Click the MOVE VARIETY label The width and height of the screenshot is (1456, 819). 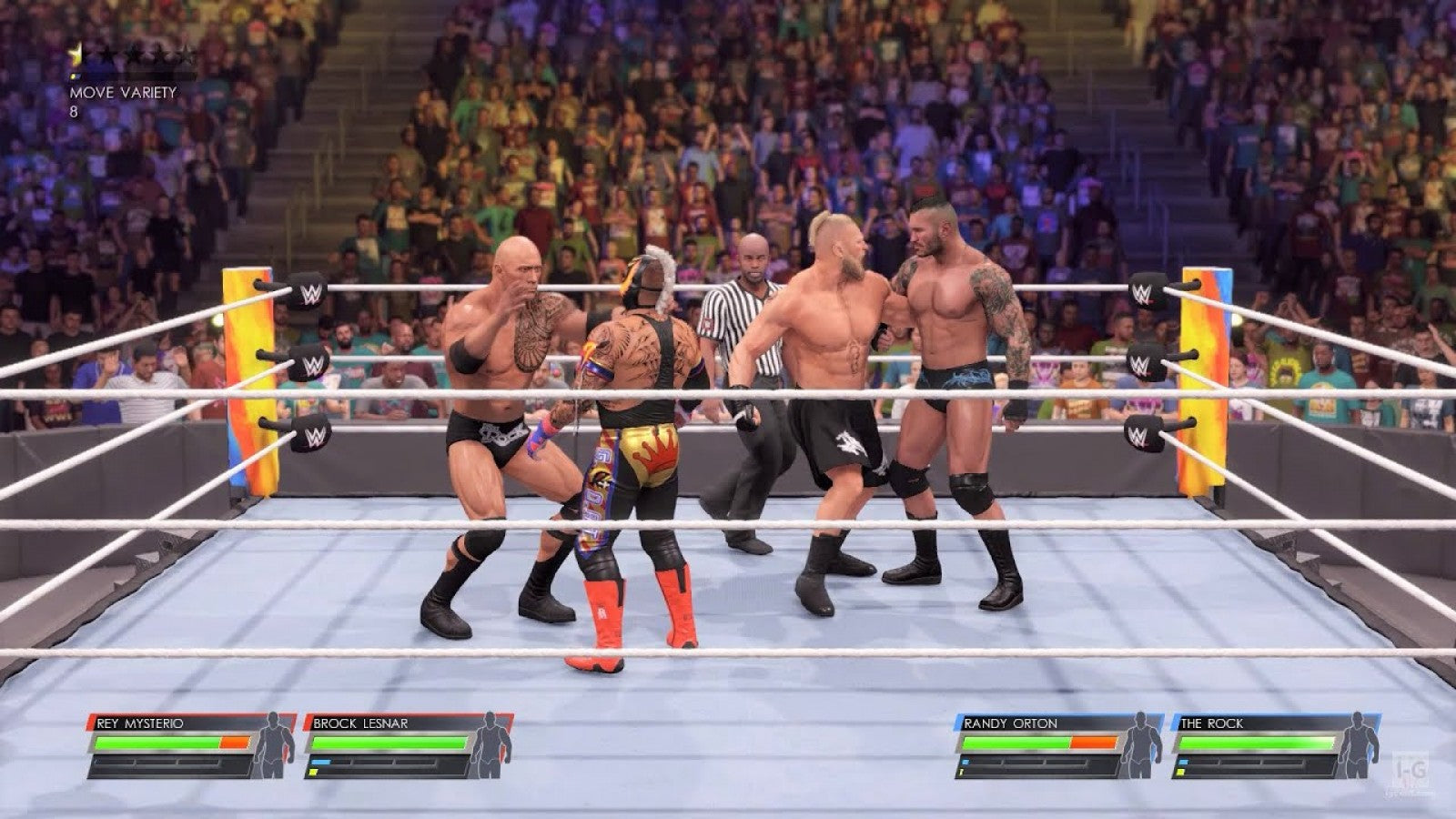click(x=123, y=92)
